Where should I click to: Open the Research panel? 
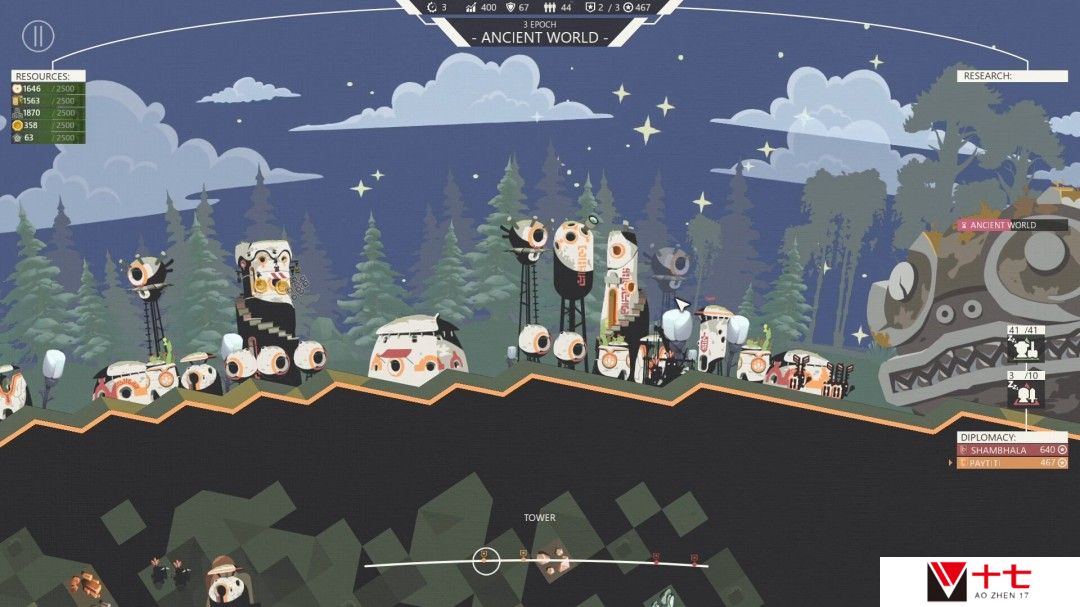1012,76
